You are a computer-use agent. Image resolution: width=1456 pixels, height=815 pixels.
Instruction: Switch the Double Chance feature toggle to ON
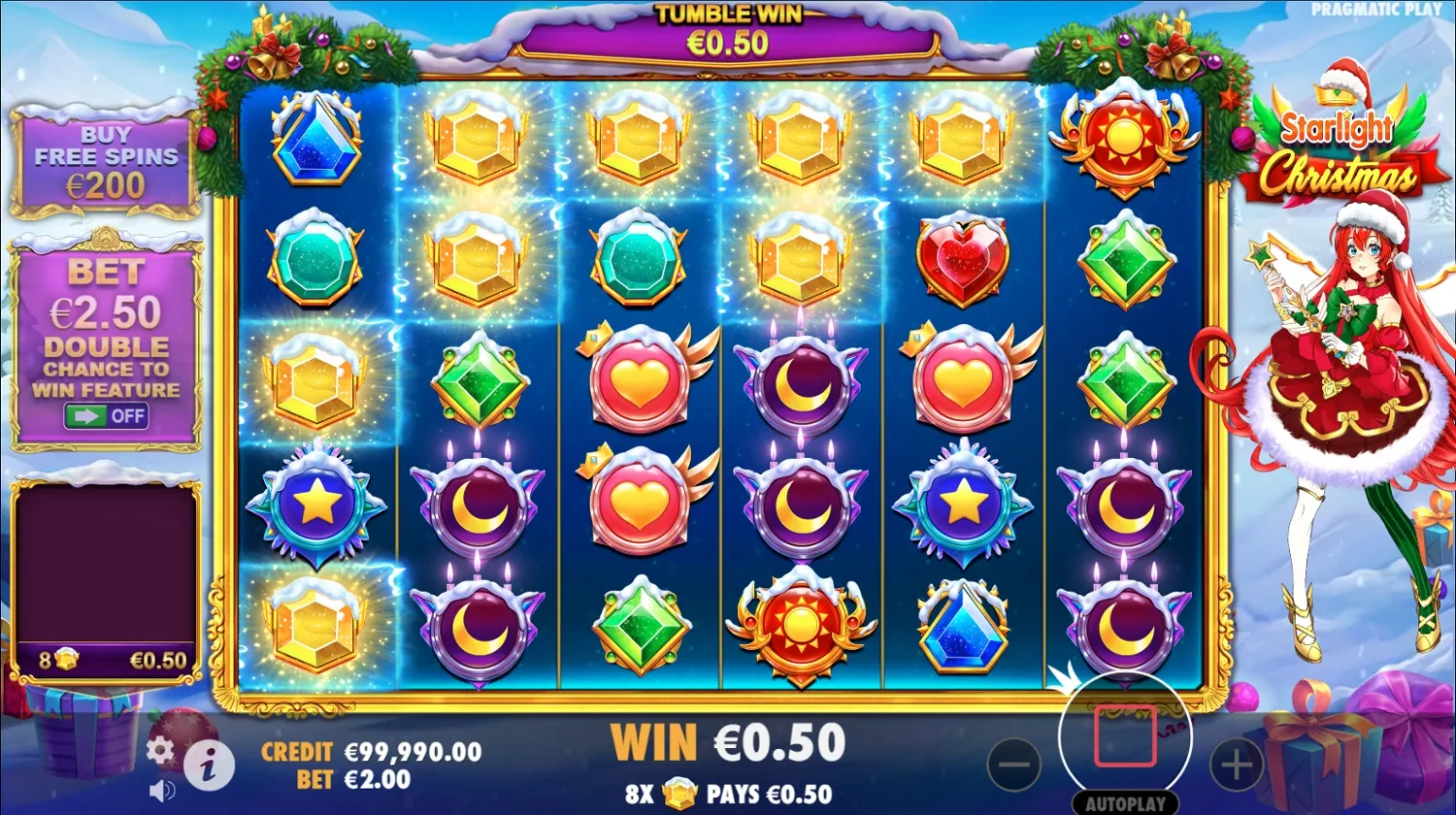point(108,415)
